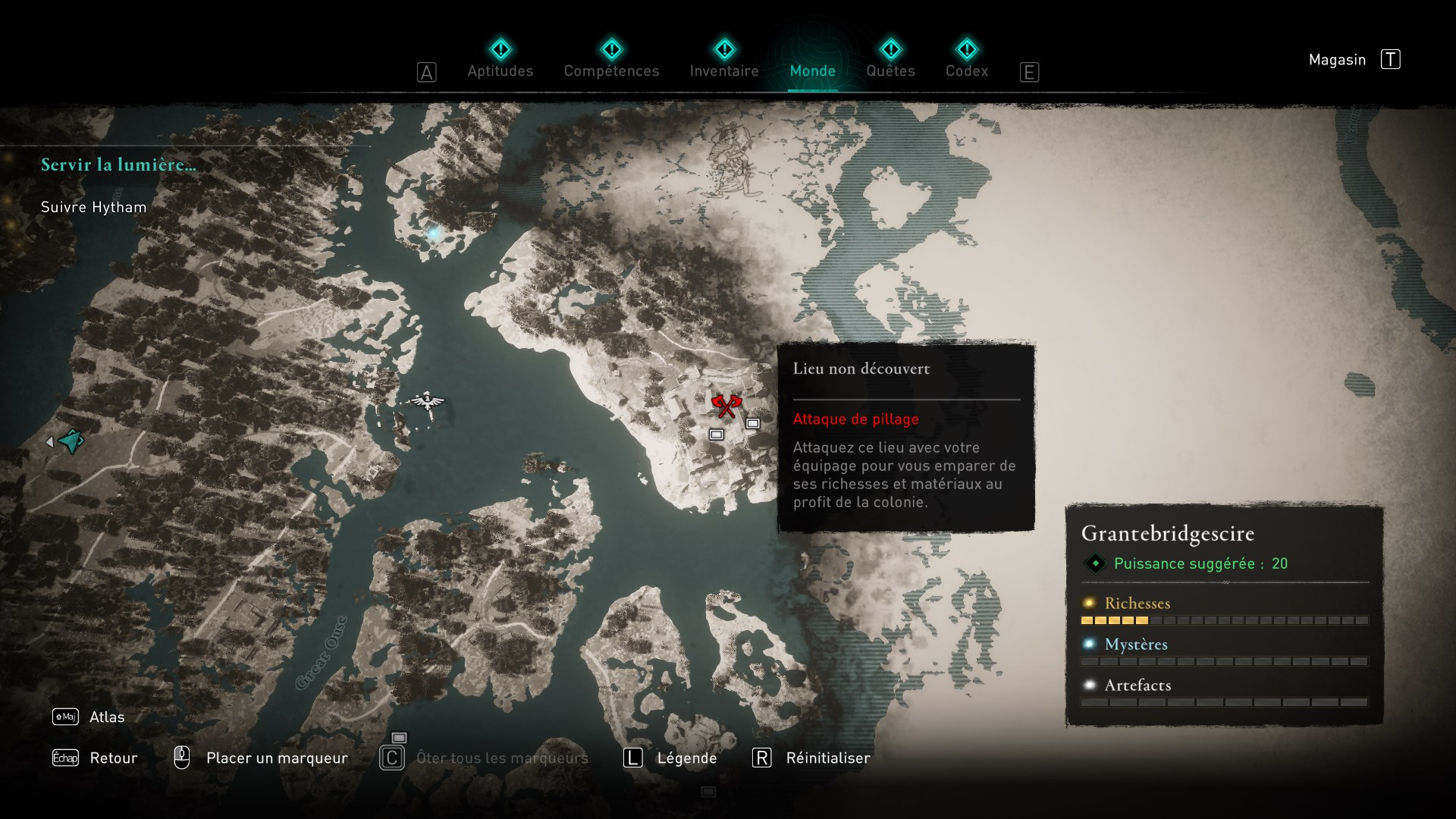
Task: Open the Compétences tab
Action: click(611, 71)
